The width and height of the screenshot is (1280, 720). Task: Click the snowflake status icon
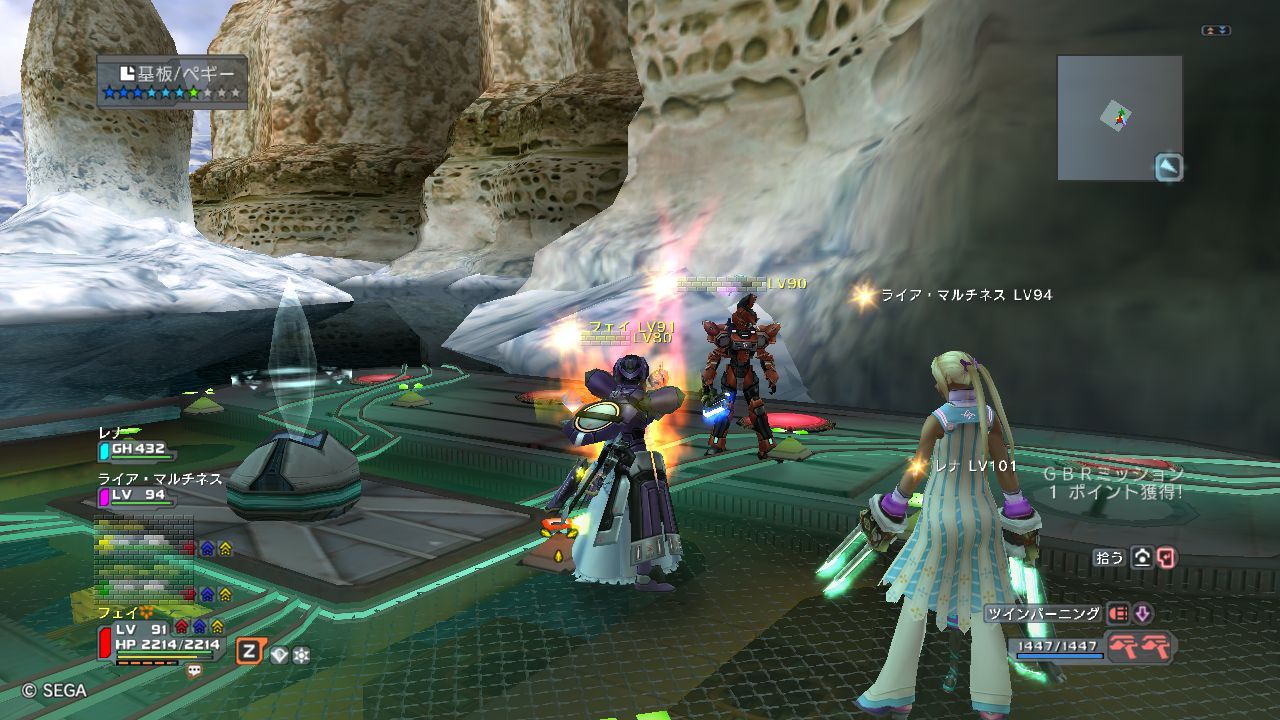(300, 655)
